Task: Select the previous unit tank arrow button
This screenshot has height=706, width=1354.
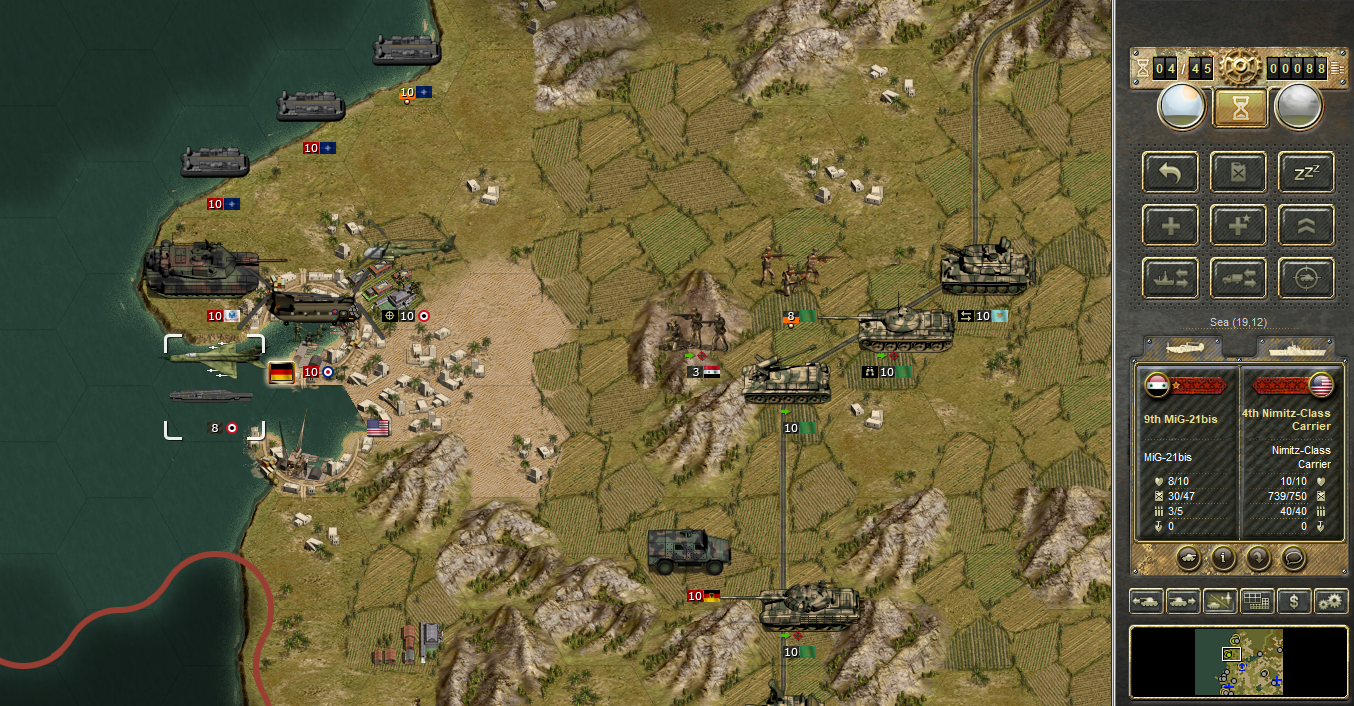Action: pyautogui.click(x=1145, y=601)
